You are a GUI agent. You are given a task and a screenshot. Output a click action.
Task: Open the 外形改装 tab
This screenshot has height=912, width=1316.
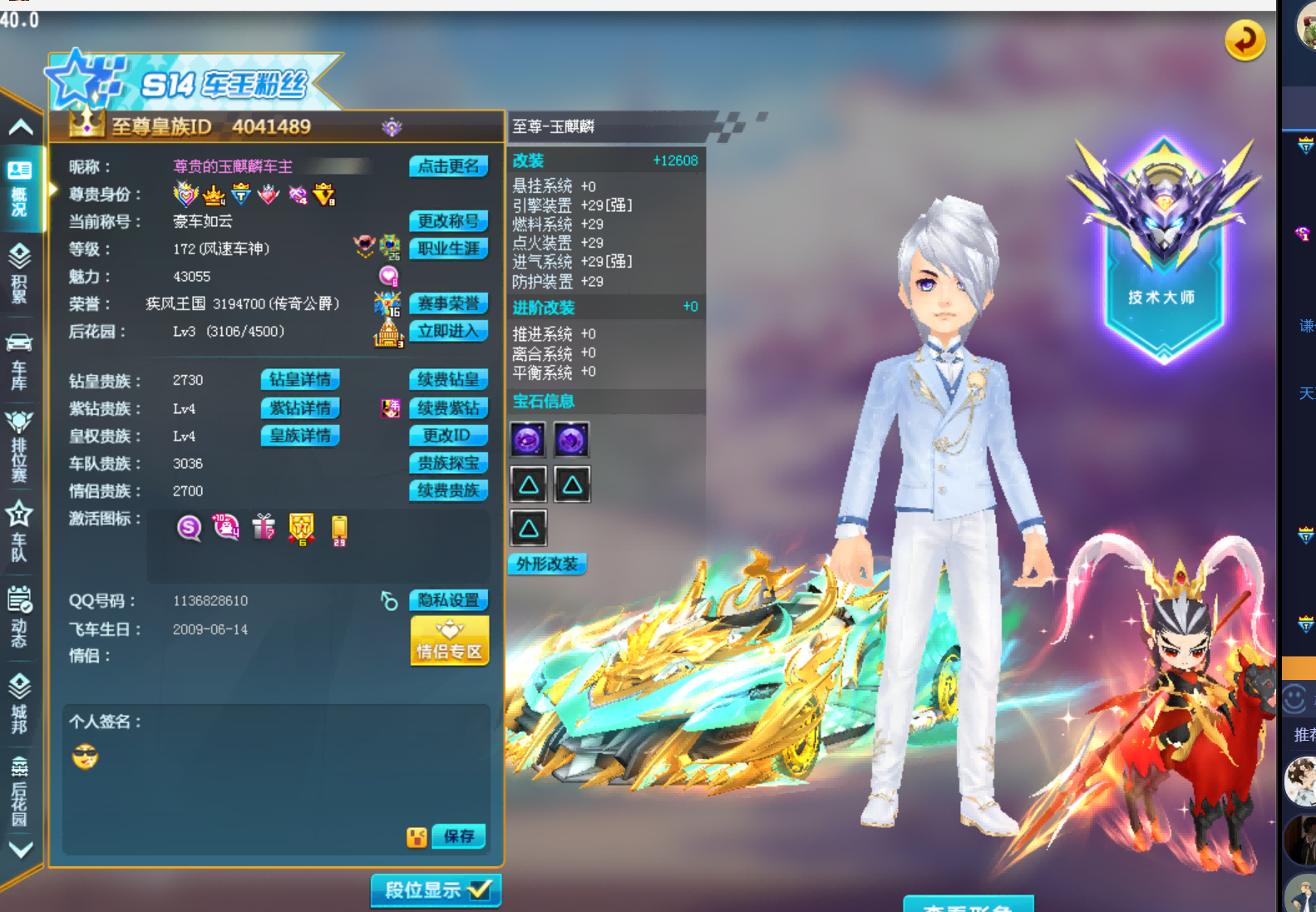[x=547, y=564]
